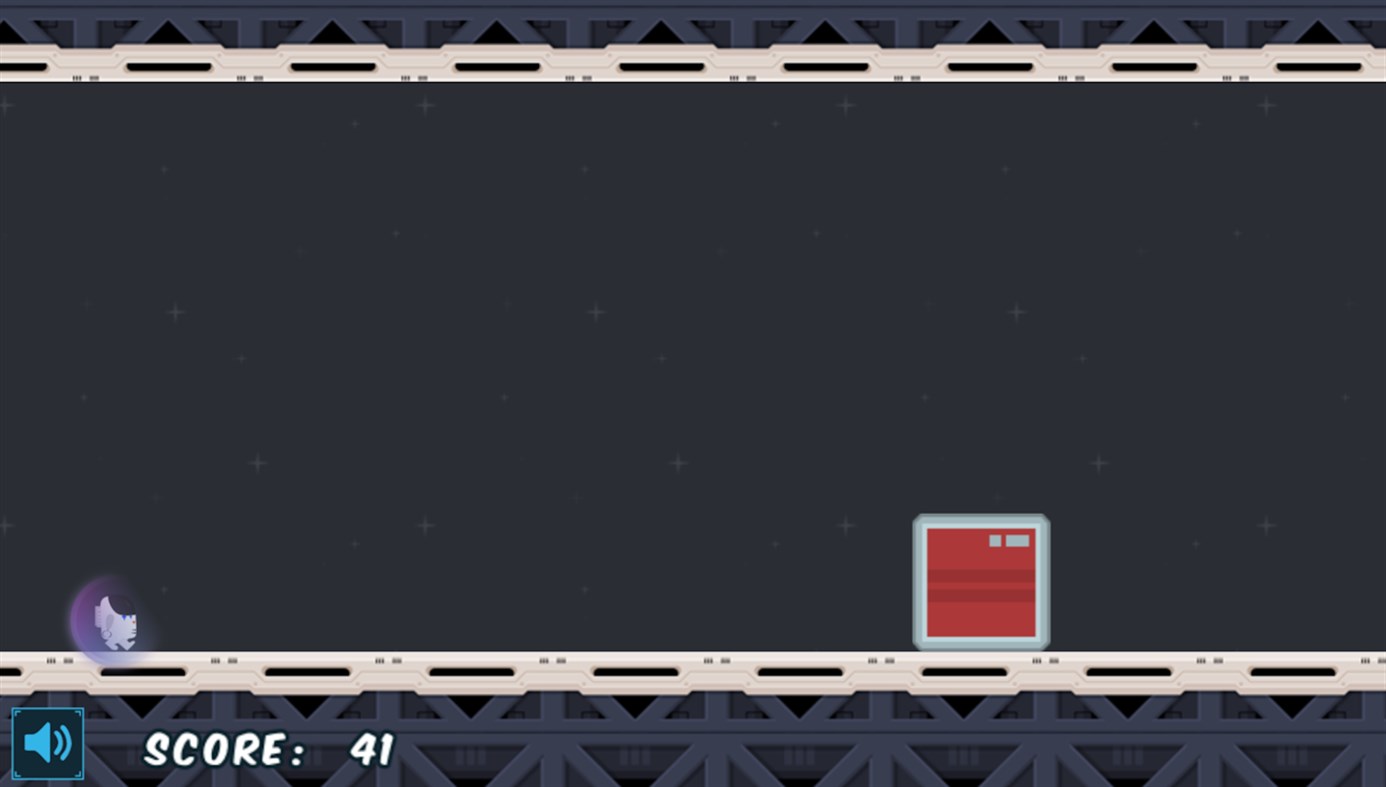Click the horizontal stripe band on the red crate
The width and height of the screenshot is (1386, 787).
[x=980, y=578]
